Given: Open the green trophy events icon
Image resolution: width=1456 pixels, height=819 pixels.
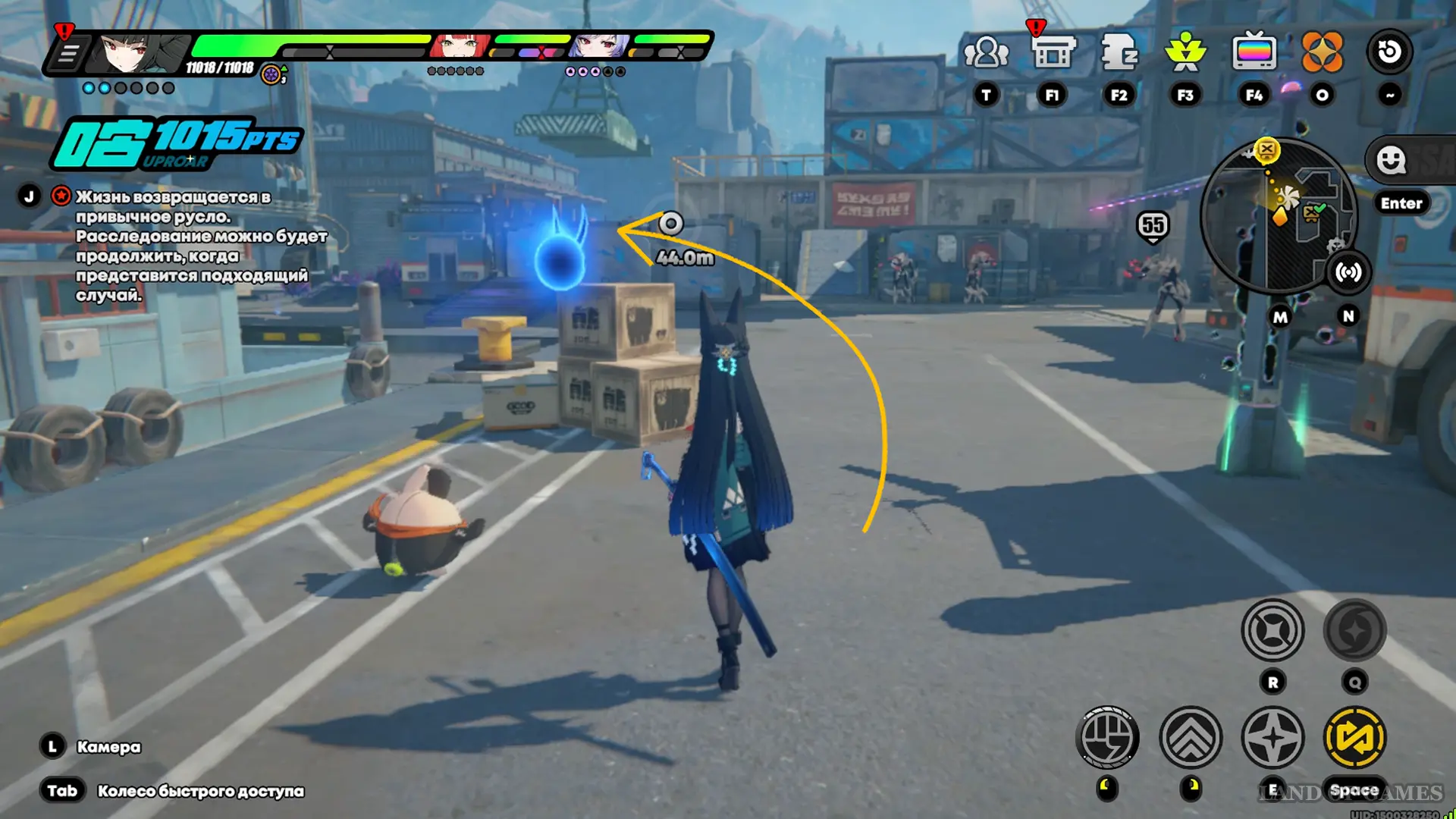Looking at the screenshot, I should tap(1185, 53).
